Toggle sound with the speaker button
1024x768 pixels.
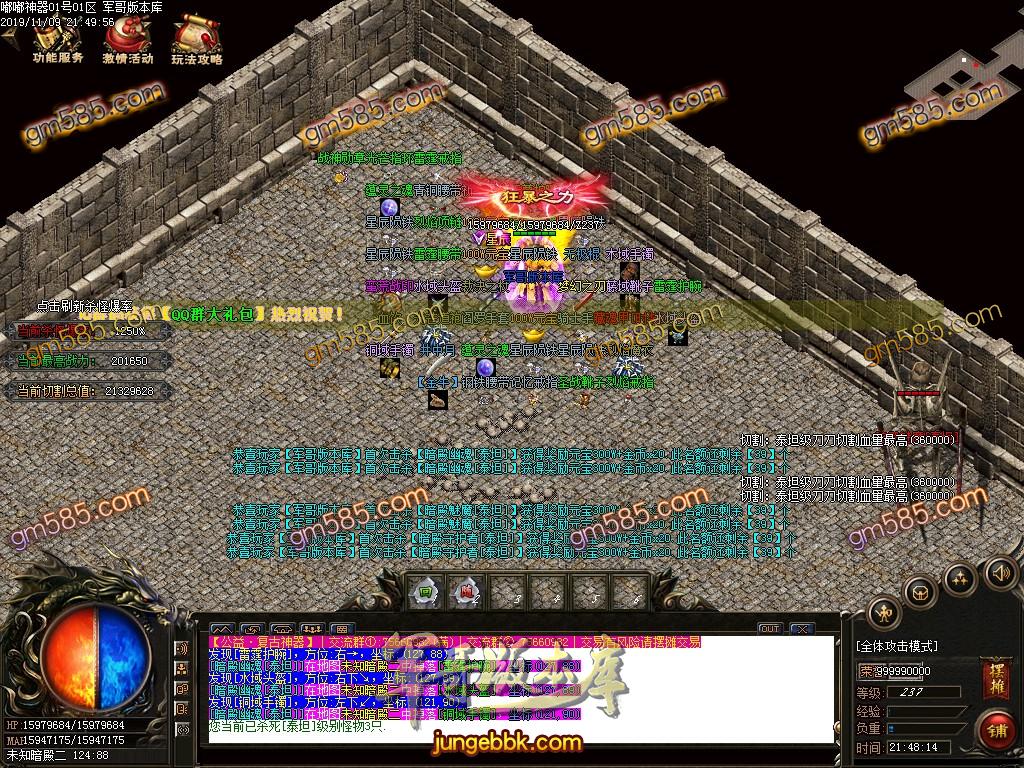999,573
